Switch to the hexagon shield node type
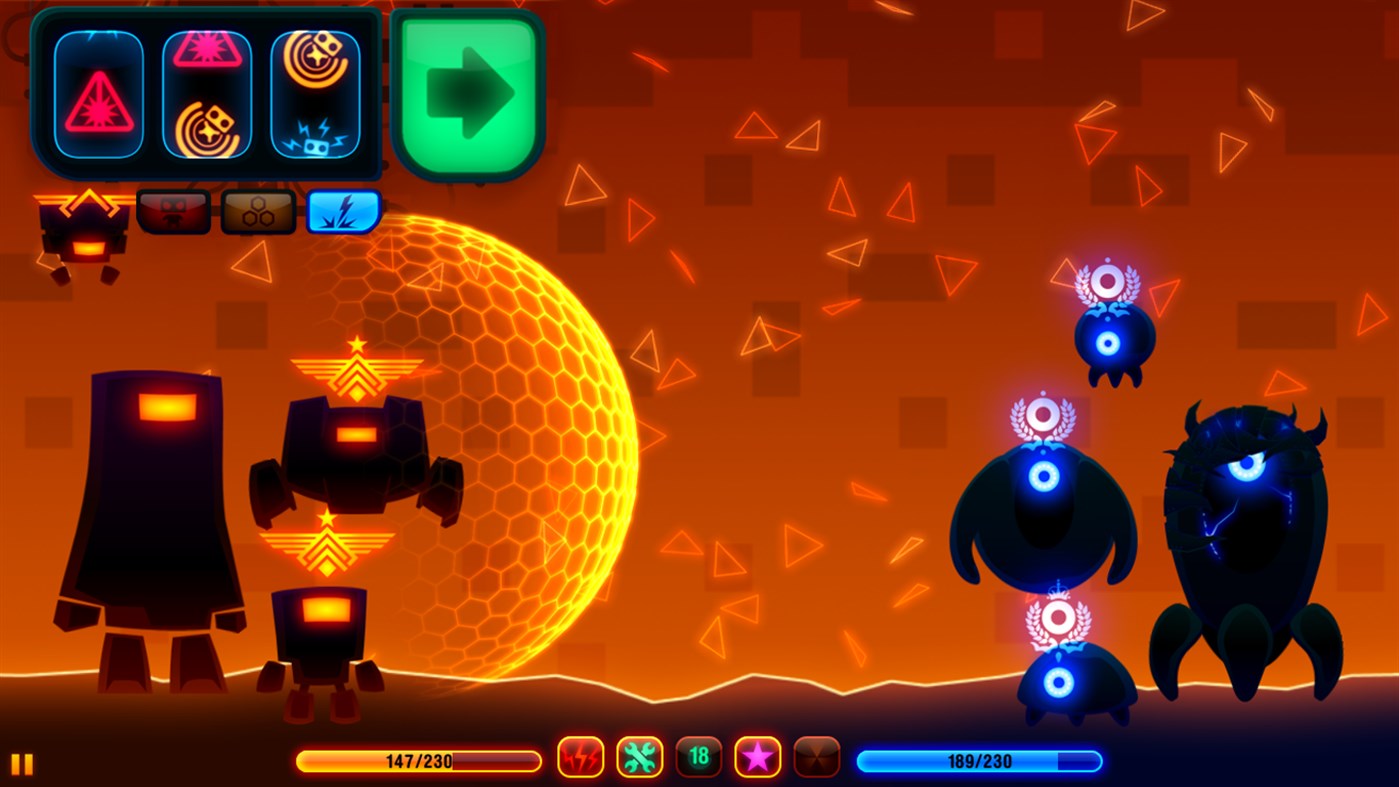The width and height of the screenshot is (1399, 787). click(259, 211)
